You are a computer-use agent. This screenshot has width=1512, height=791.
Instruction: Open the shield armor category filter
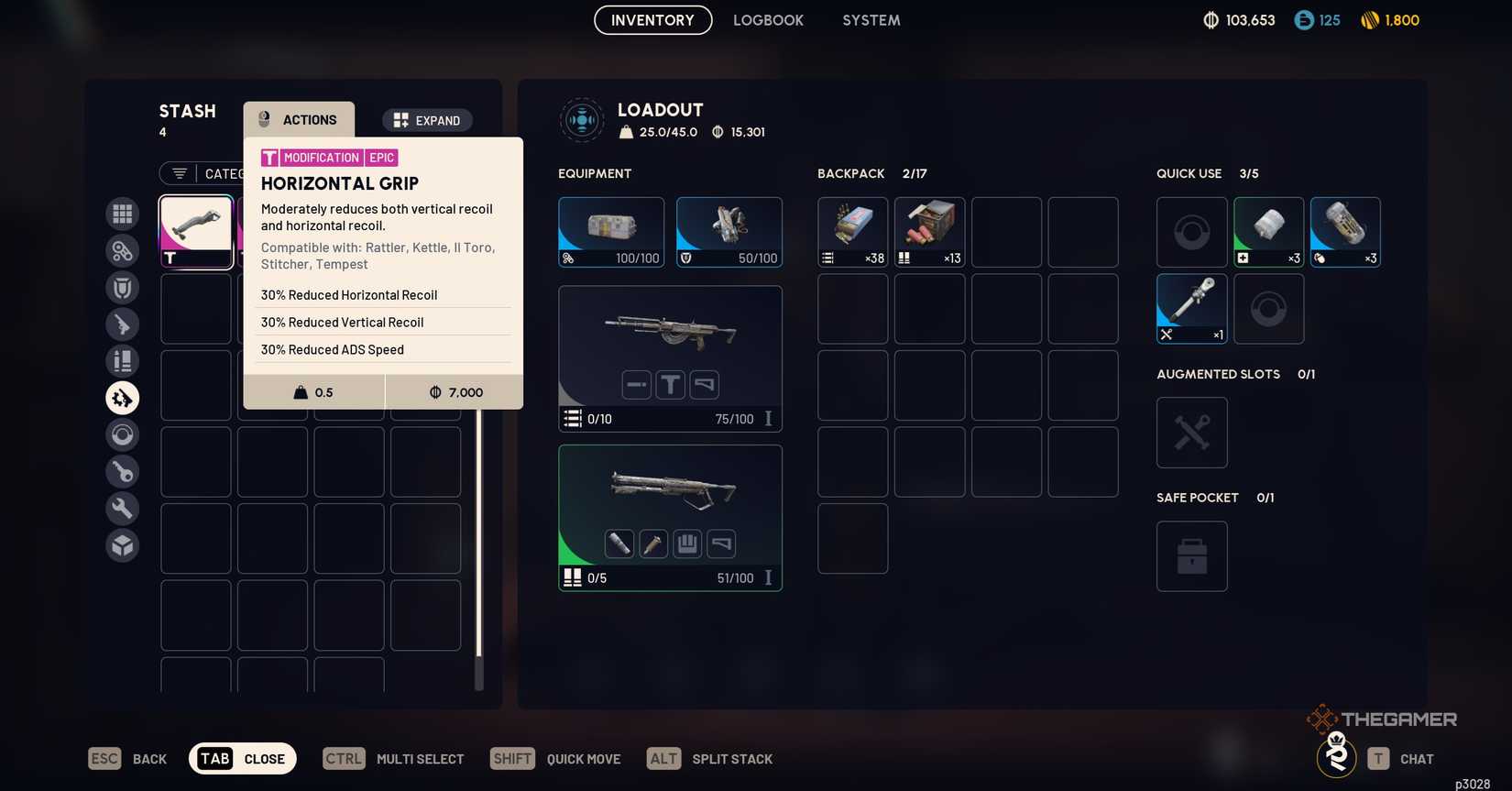[x=122, y=287]
